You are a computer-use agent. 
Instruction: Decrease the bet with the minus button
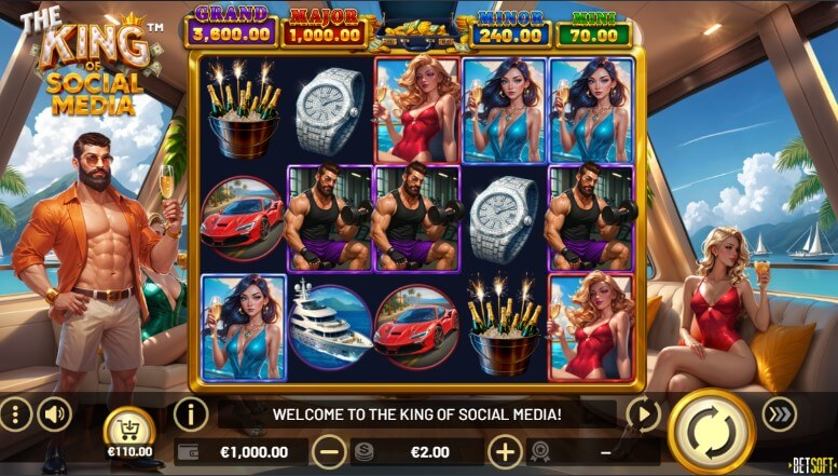329,452
